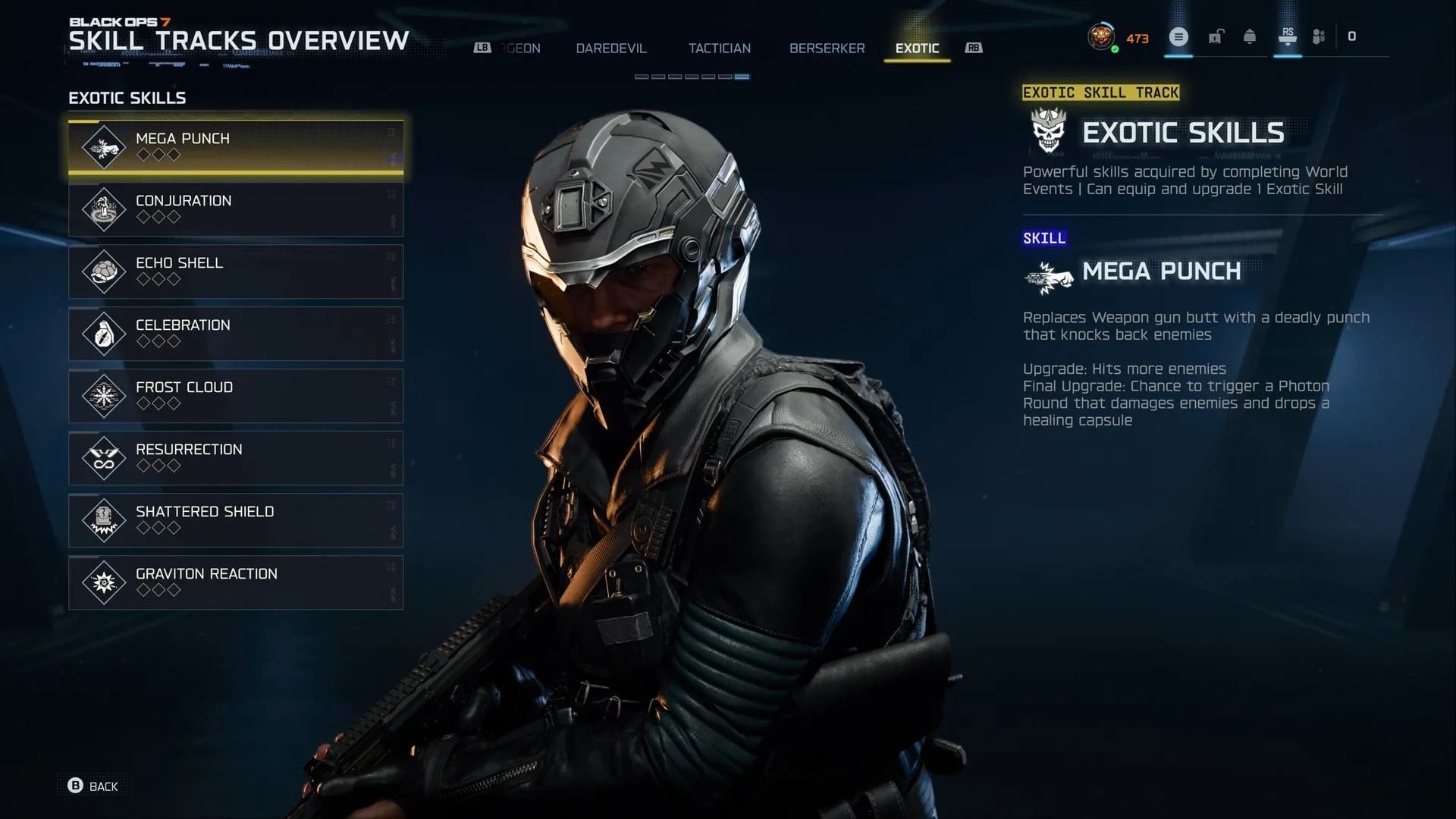Image resolution: width=1456 pixels, height=819 pixels.
Task: Select the last page indicator segment
Action: (x=741, y=76)
